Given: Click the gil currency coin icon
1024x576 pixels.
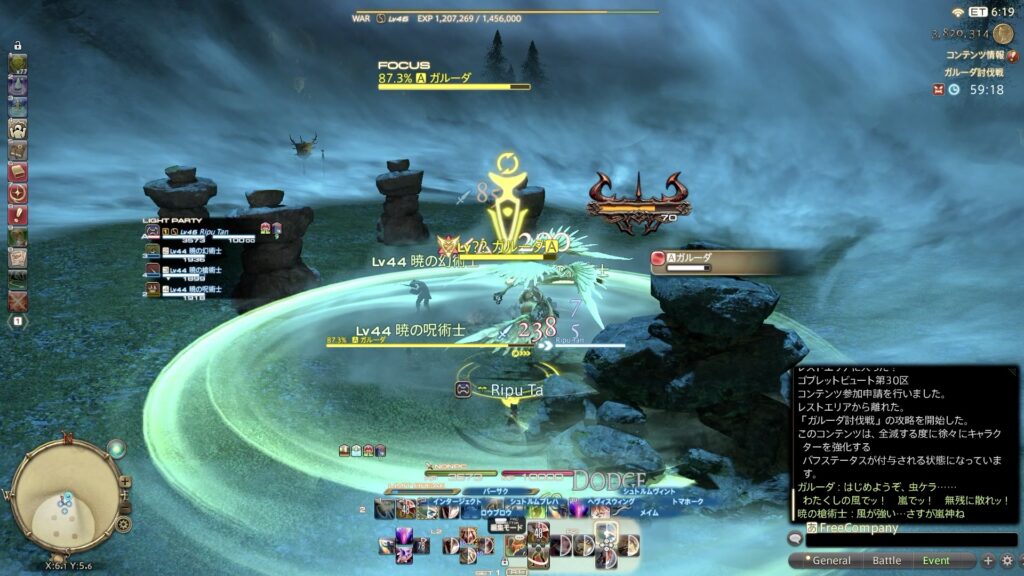Looking at the screenshot, I should point(1003,33).
